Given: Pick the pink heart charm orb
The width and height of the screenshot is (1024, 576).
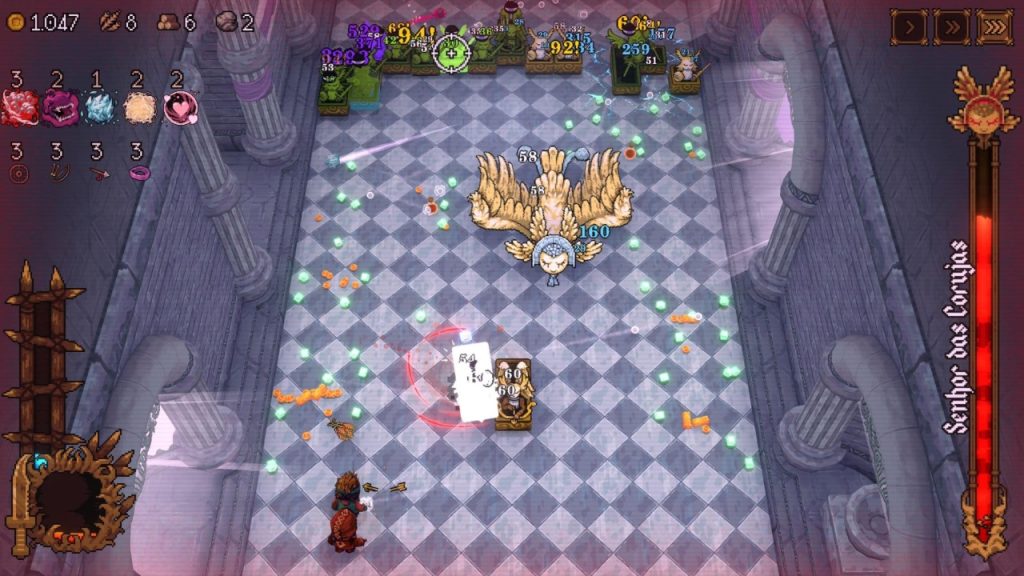Looking at the screenshot, I should pyautogui.click(x=180, y=108).
